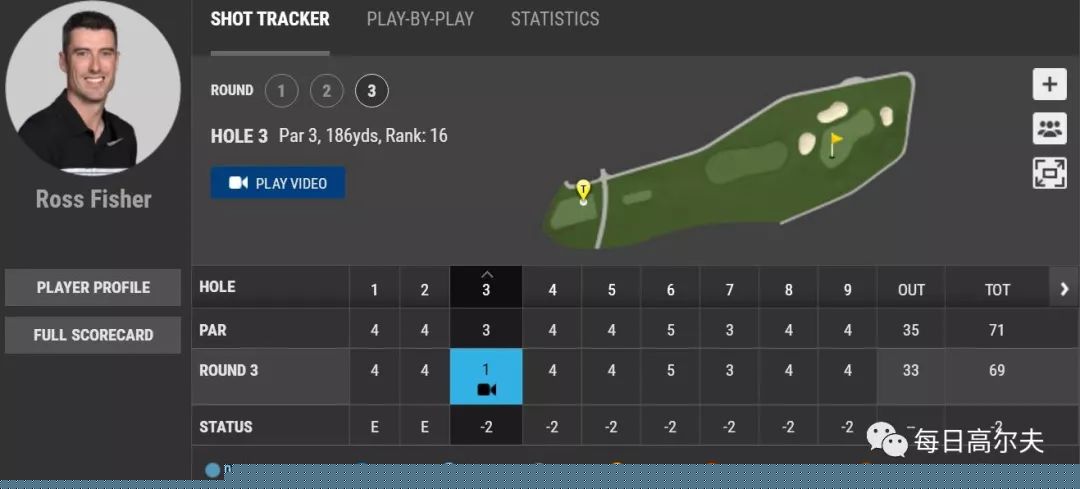
Task: Click Ross Fisher's portrait photo
Action: pyautogui.click(x=93, y=88)
